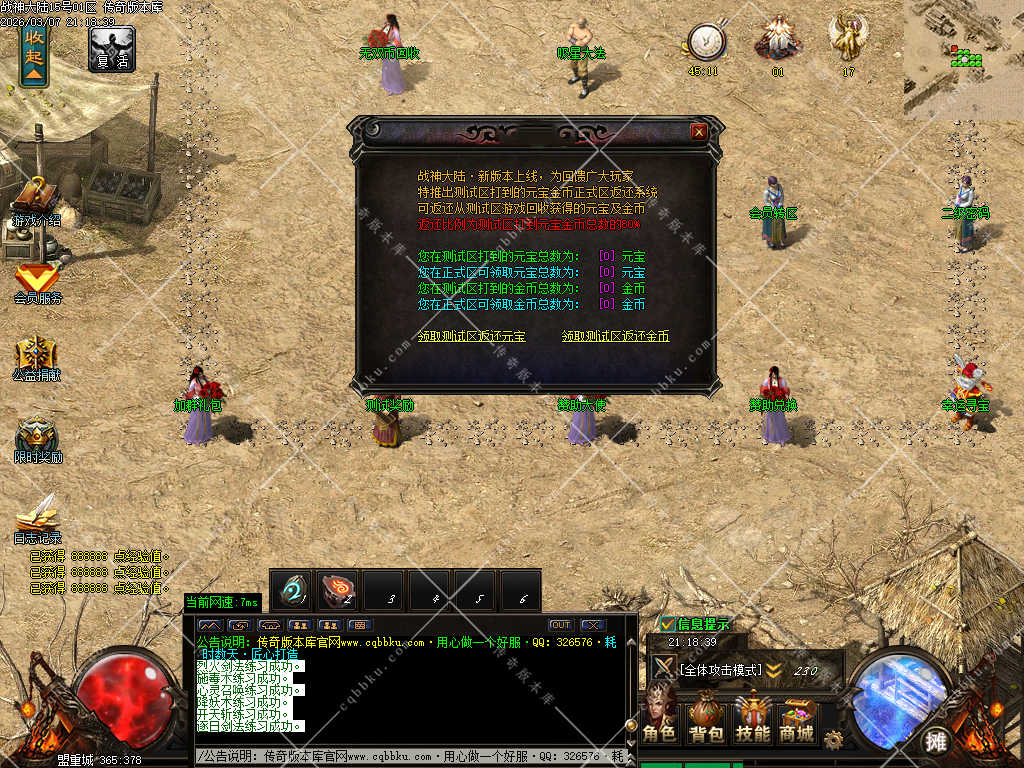The image size is (1024, 768).
Task: Click the 复活 revive icon
Action: (111, 47)
